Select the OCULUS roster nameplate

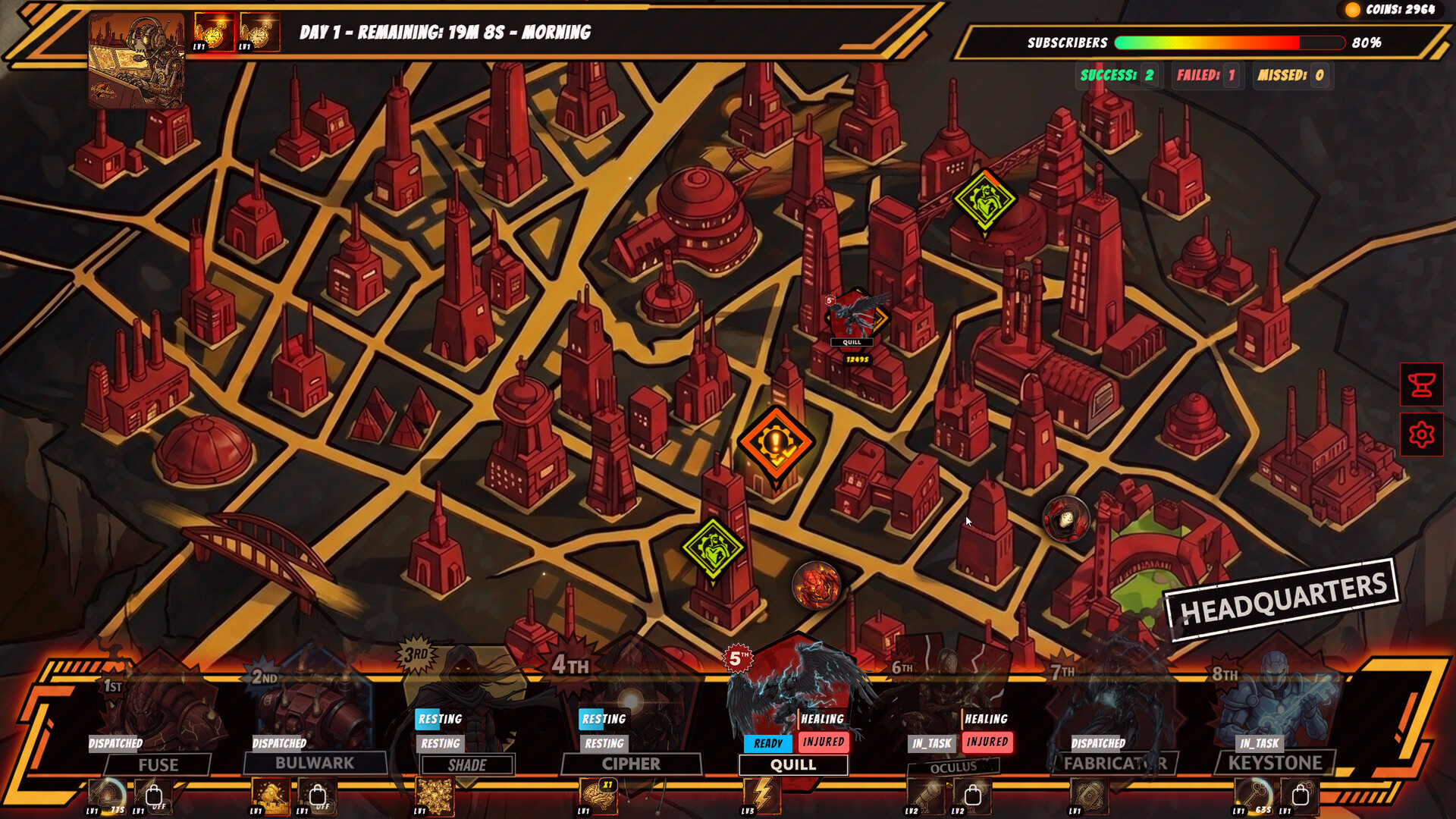(955, 767)
